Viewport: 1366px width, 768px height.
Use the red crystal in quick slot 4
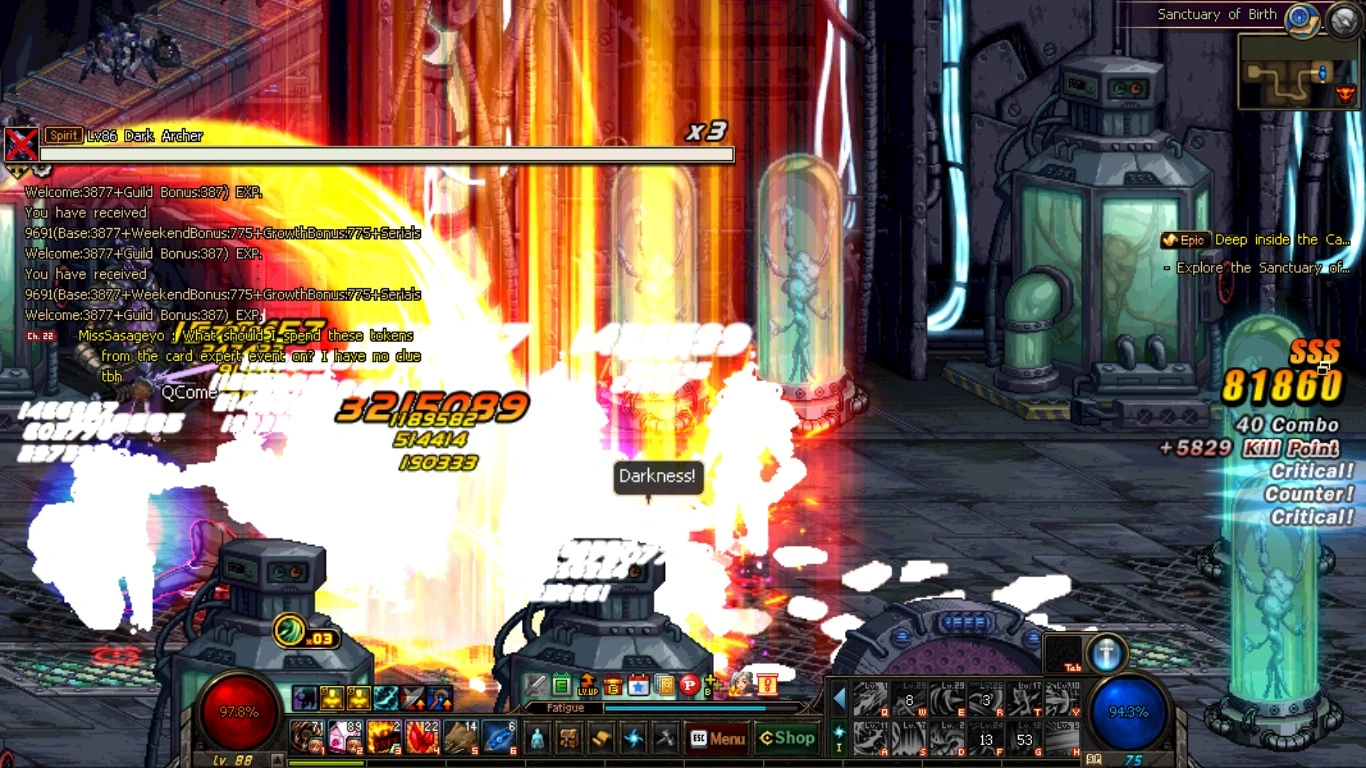pyautogui.click(x=422, y=737)
